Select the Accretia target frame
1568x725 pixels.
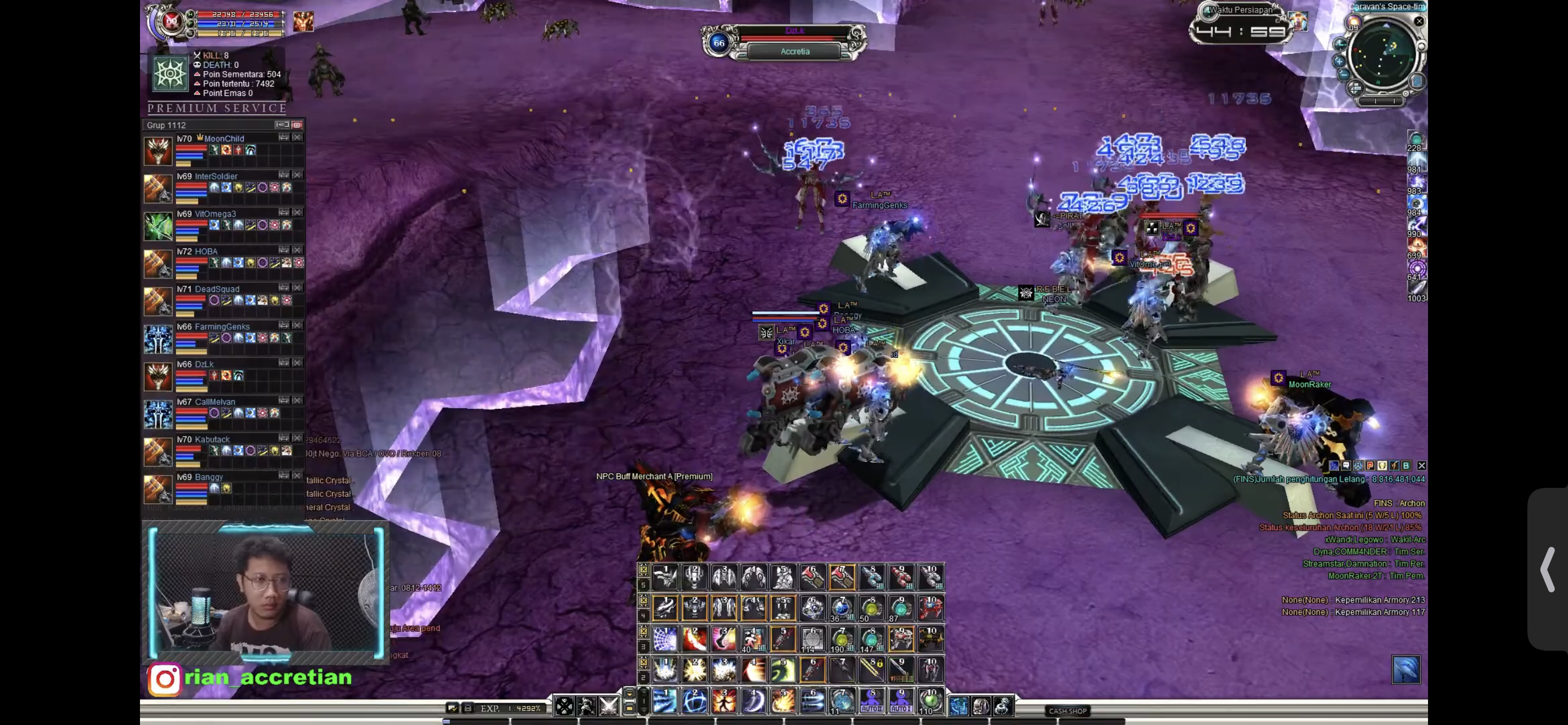point(794,52)
